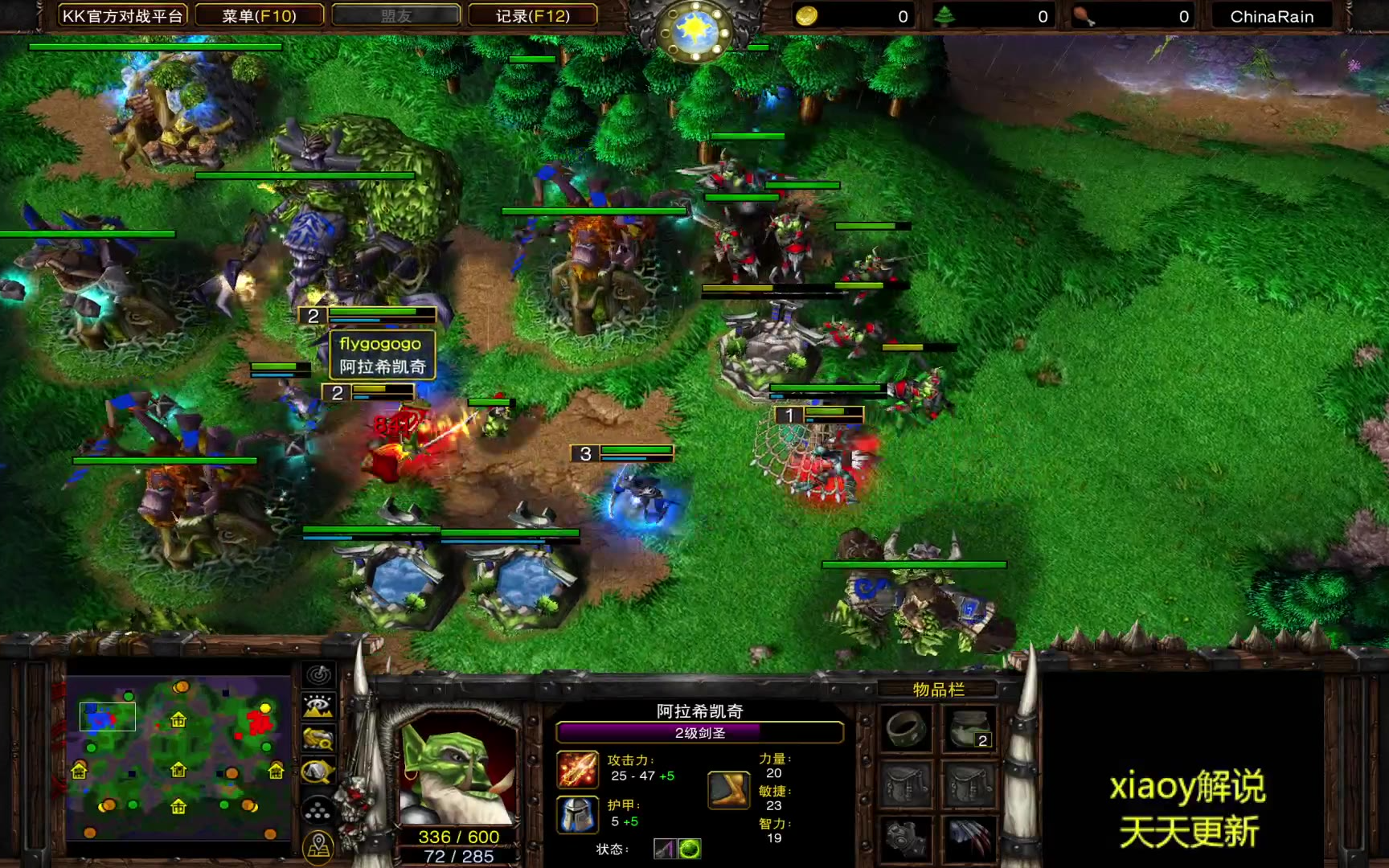1389x868 pixels.
Task: Toggle minimap terrain display button
Action: 318,706
